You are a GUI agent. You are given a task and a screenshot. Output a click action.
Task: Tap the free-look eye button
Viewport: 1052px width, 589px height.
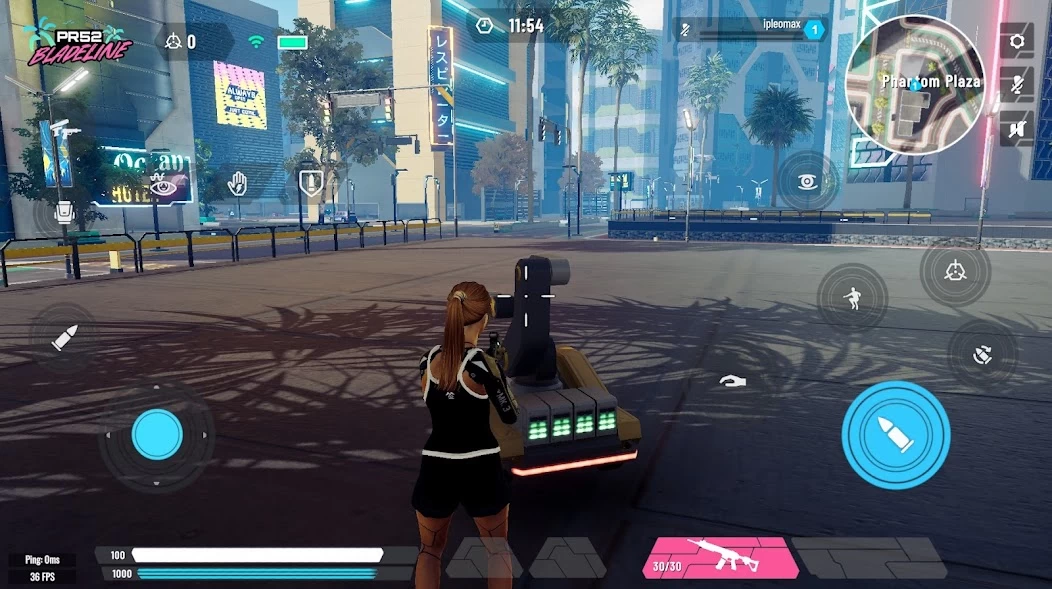[x=807, y=181]
